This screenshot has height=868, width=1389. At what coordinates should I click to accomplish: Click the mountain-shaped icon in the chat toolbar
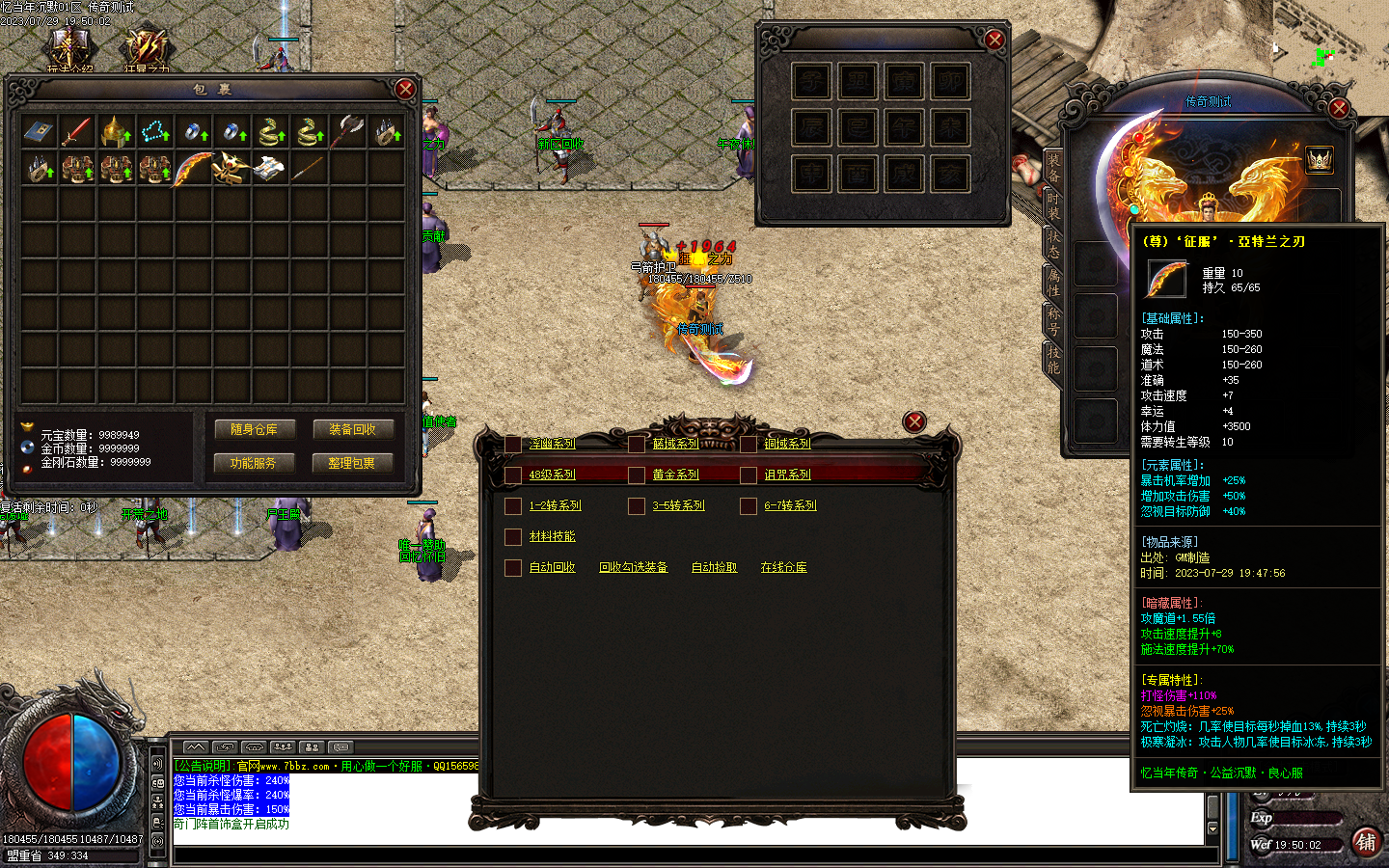pyautogui.click(x=196, y=746)
